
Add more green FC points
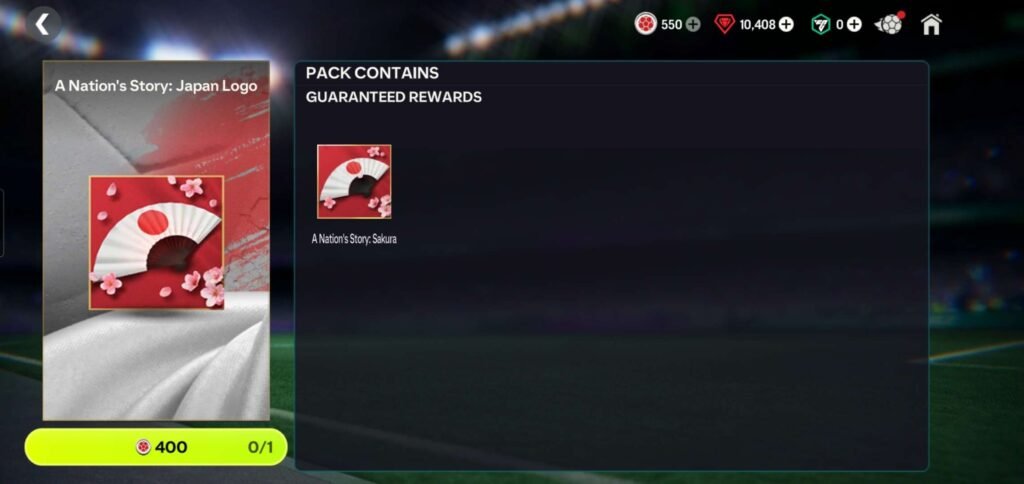tap(854, 24)
